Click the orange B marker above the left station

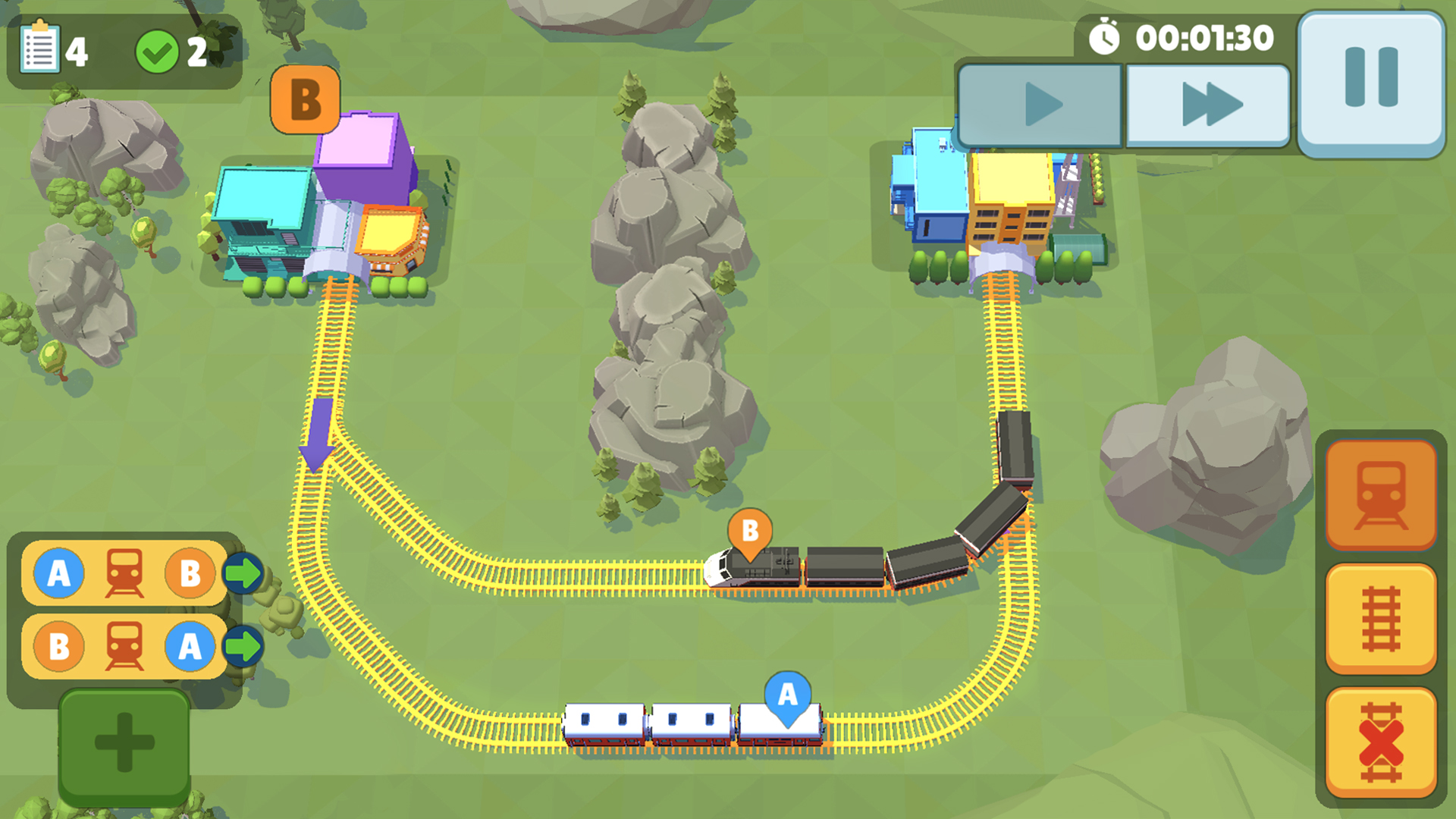(305, 99)
